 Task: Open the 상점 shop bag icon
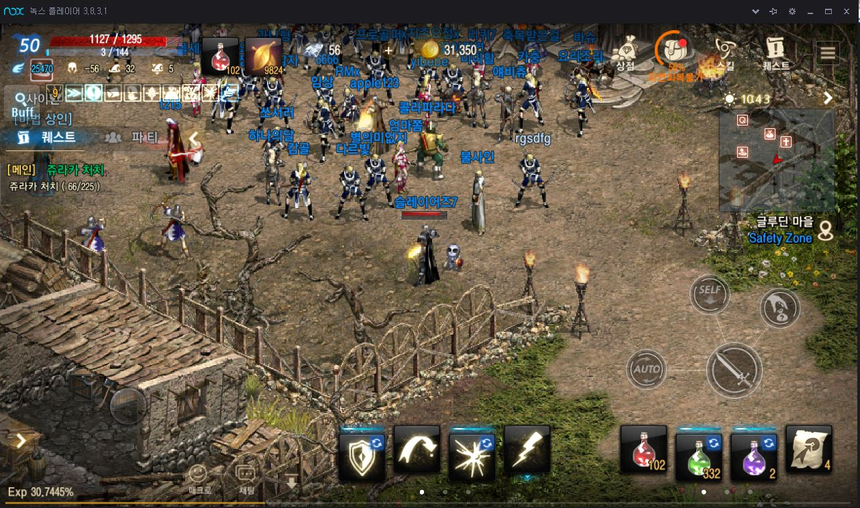pos(627,51)
